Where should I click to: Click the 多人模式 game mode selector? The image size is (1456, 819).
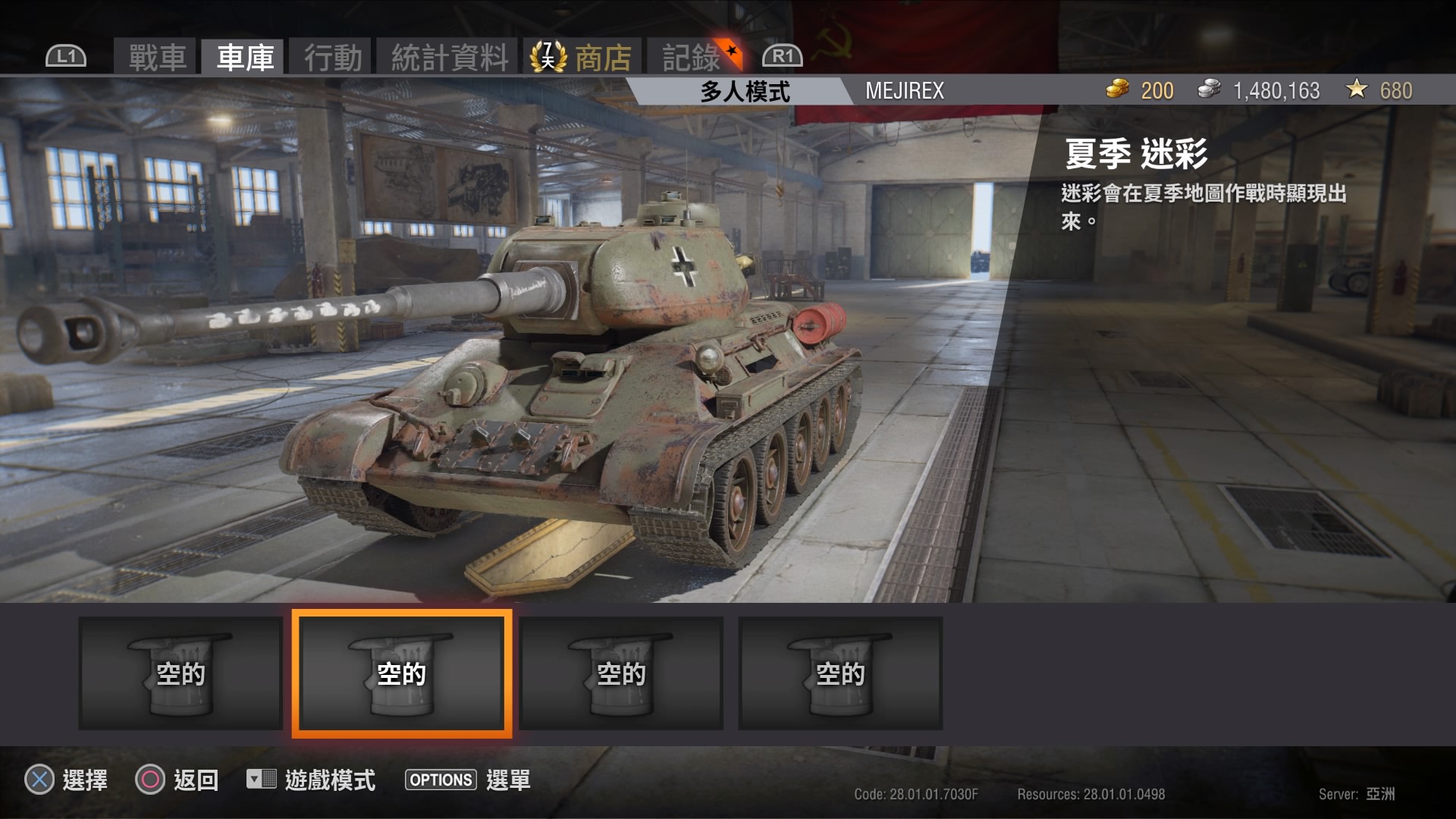[x=744, y=91]
